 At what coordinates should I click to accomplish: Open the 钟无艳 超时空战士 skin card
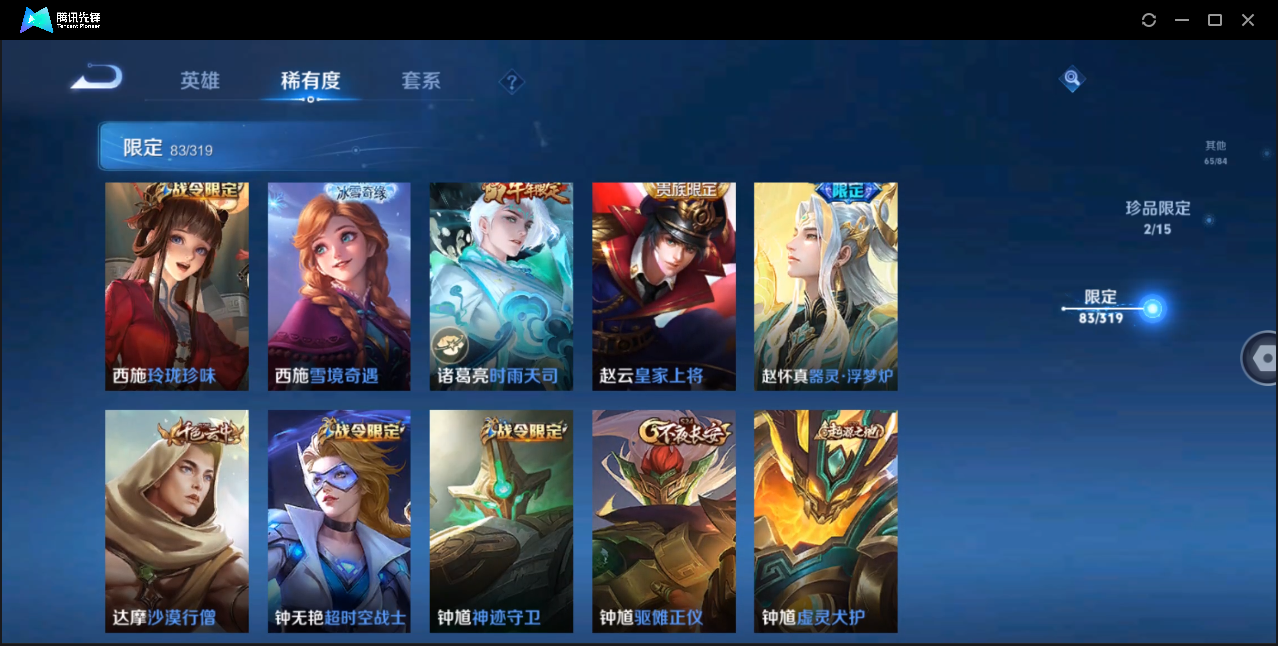(339, 521)
